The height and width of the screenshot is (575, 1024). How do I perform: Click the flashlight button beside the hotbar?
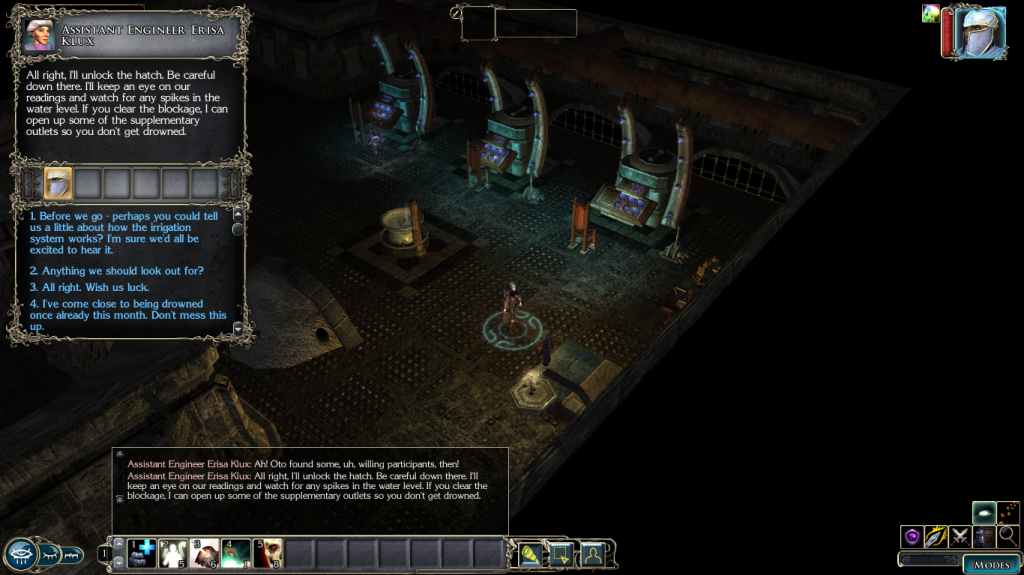[x=530, y=553]
